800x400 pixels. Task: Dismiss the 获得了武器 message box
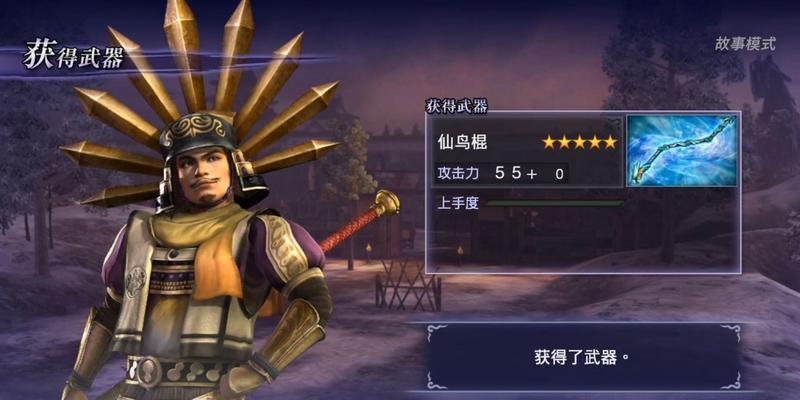(x=581, y=356)
